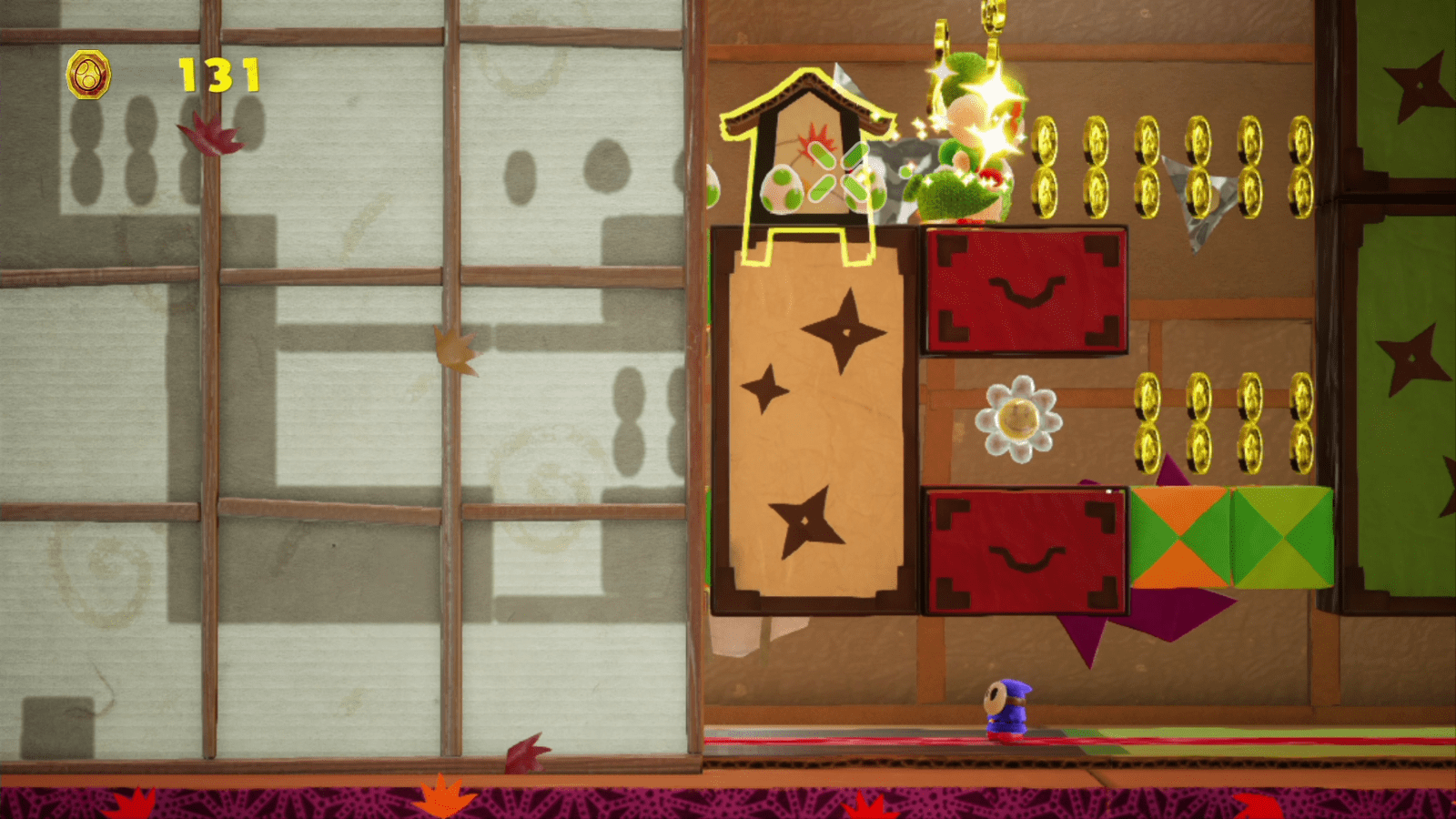Click the ninja star on the tan banner
Image resolution: width=1456 pixels, height=819 pixels.
(848, 332)
